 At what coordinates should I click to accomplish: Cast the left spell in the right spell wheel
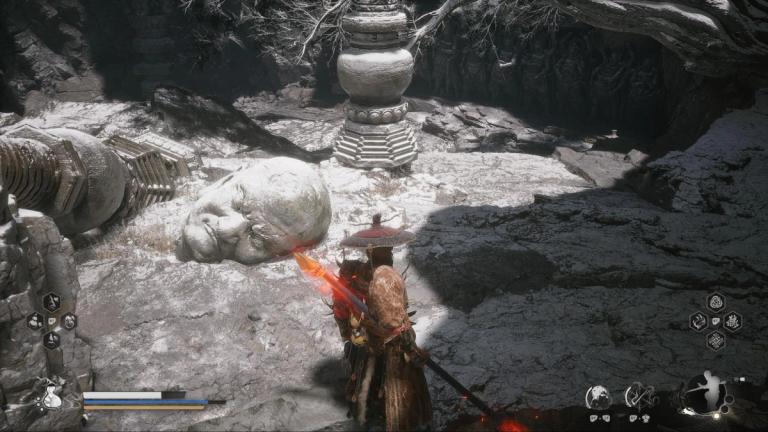point(699,321)
